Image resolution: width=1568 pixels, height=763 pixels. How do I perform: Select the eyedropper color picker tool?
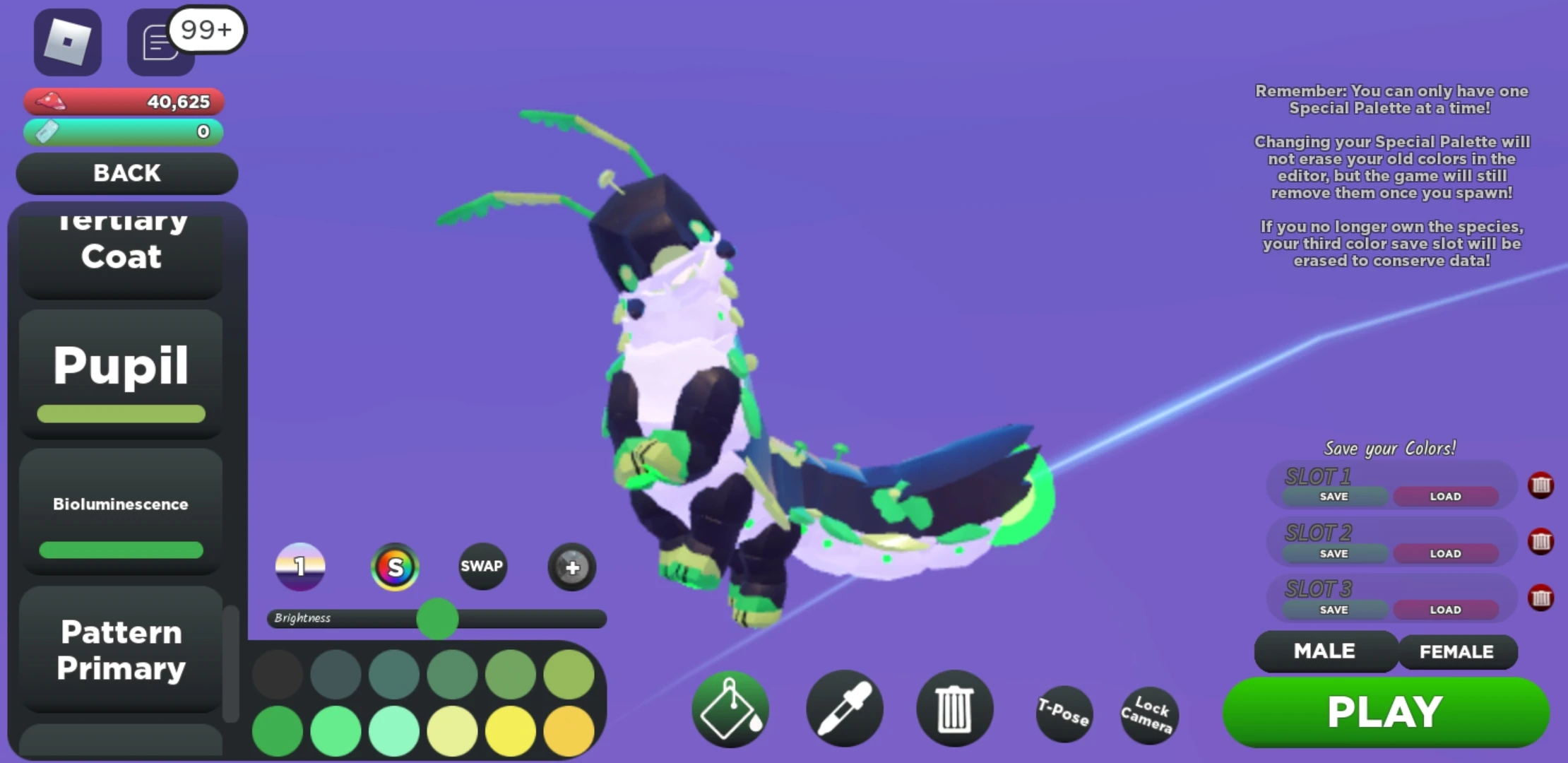843,709
